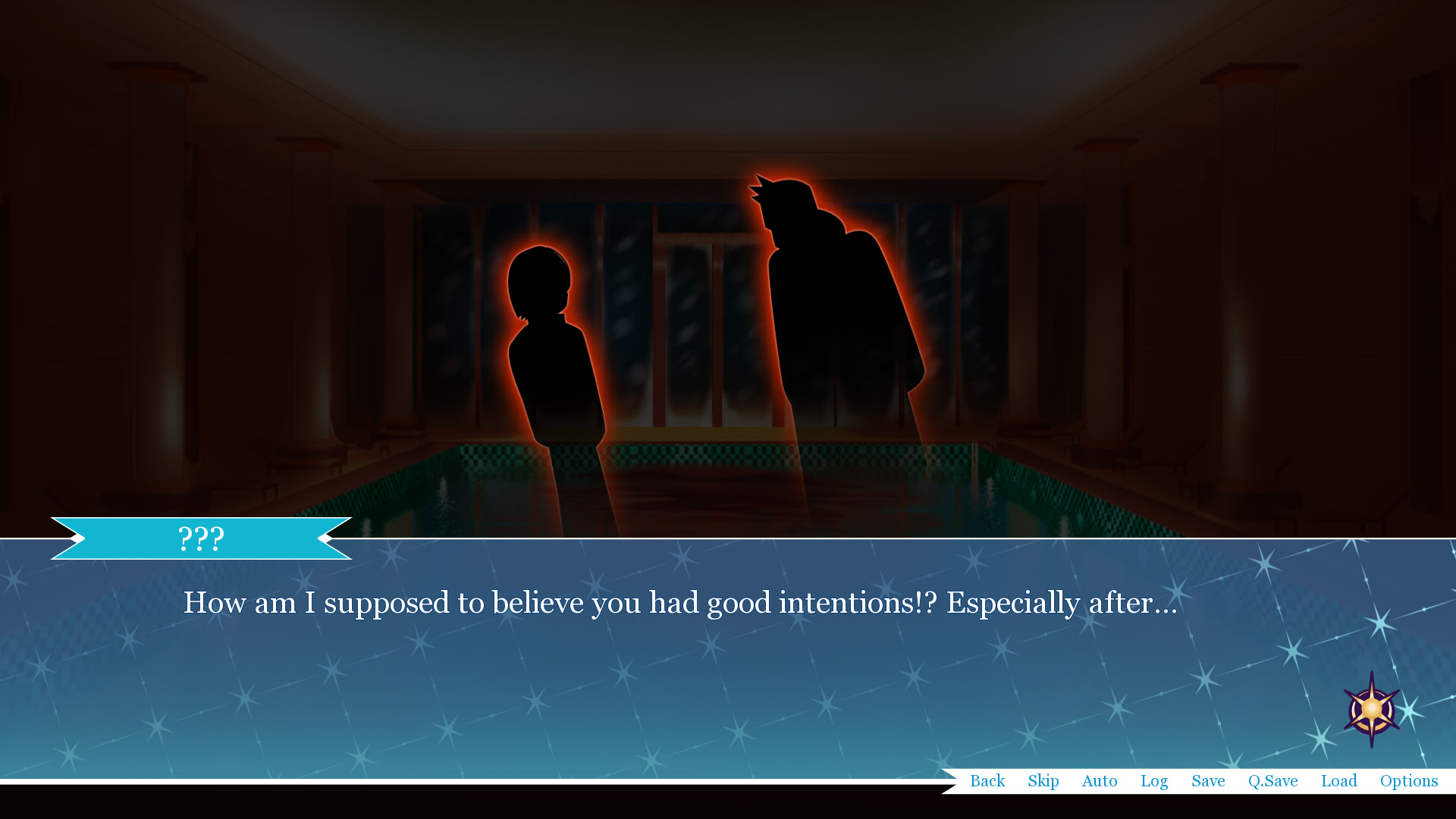Go Back to the previous dialogue line
1456x819 pixels.
pyautogui.click(x=987, y=780)
